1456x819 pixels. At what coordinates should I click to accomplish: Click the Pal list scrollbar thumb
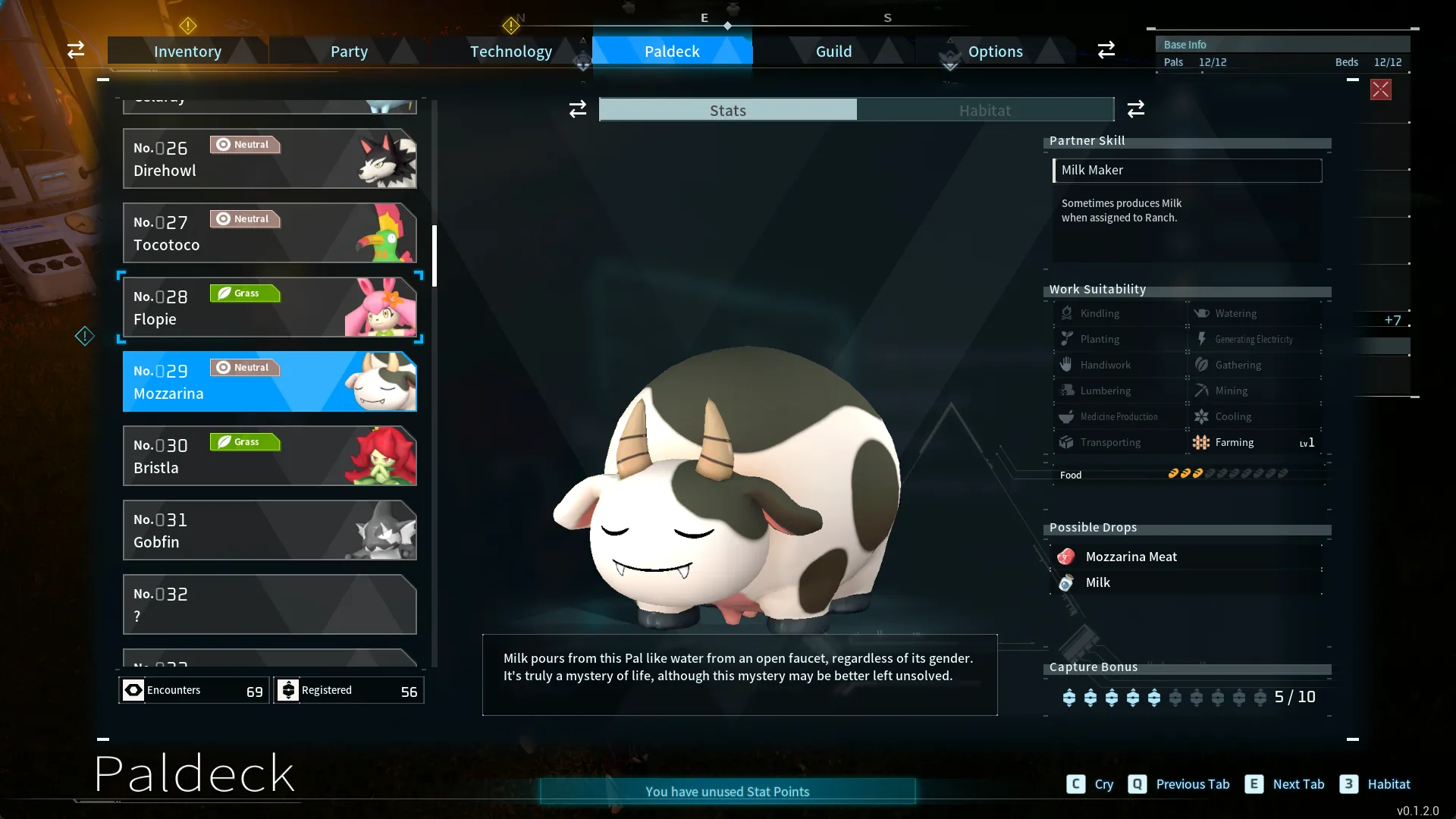coord(435,256)
